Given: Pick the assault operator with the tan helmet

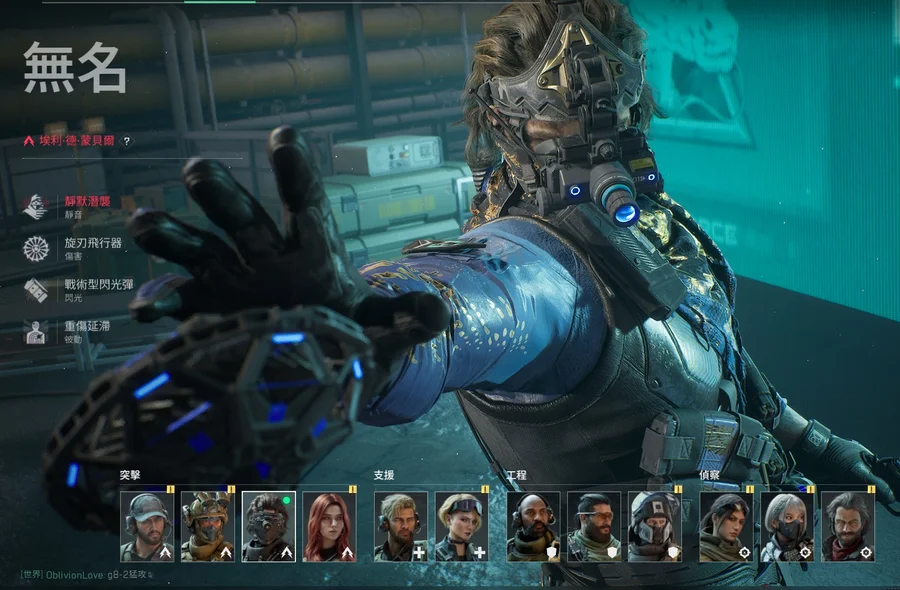Looking at the screenshot, I should coord(208,526).
